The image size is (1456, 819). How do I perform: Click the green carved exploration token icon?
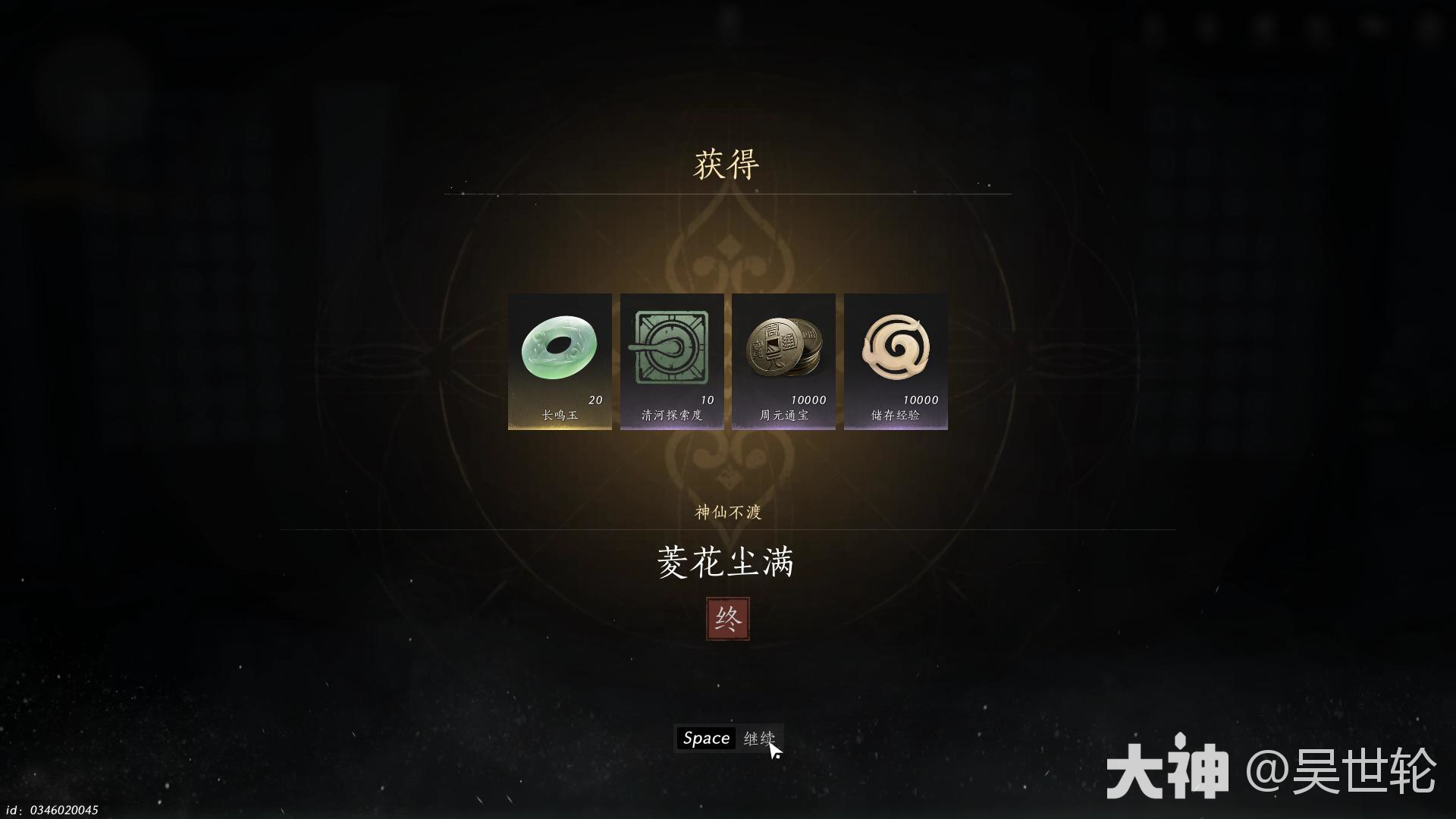coord(671,349)
